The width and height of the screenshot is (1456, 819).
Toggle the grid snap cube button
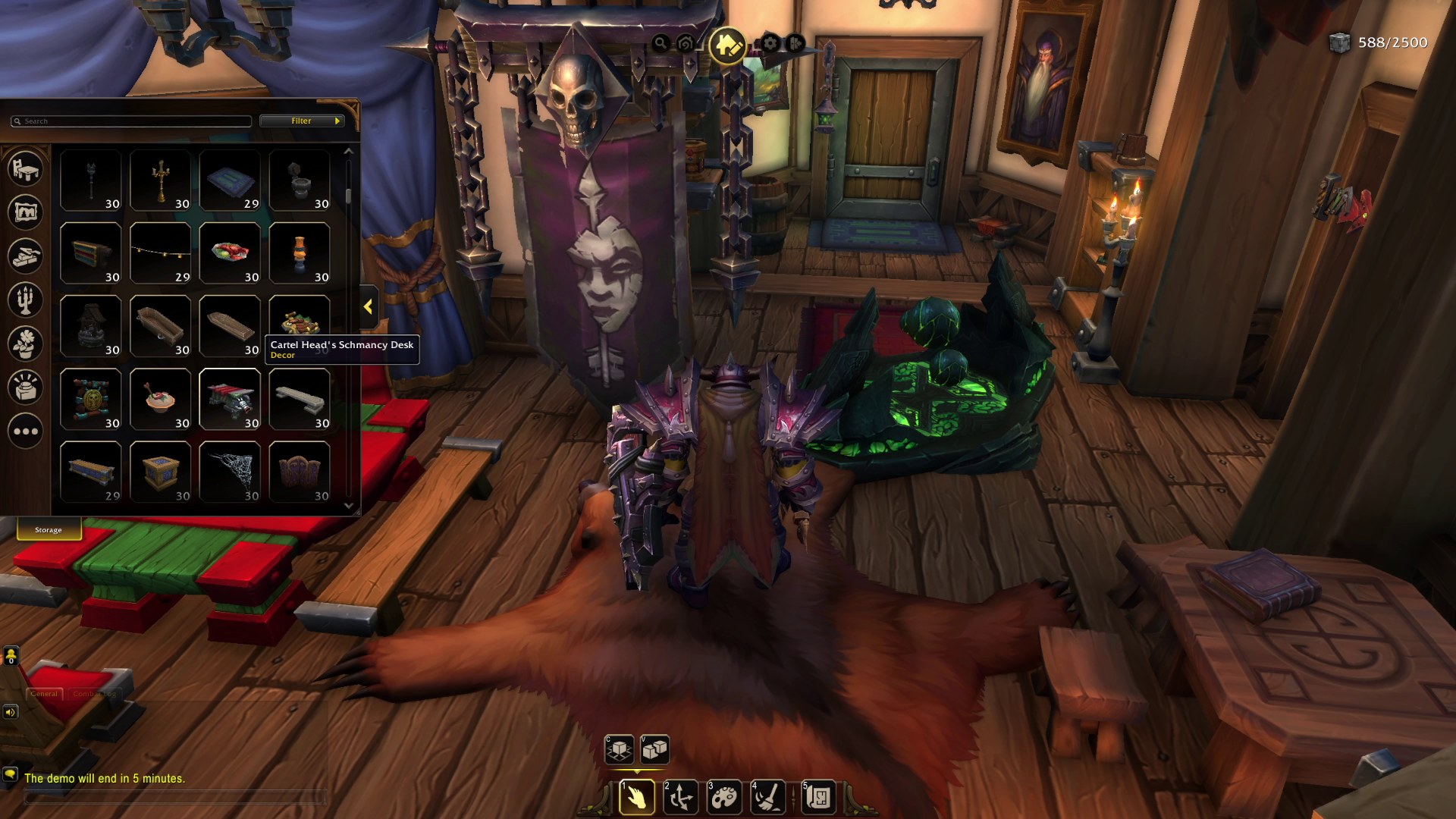(620, 750)
